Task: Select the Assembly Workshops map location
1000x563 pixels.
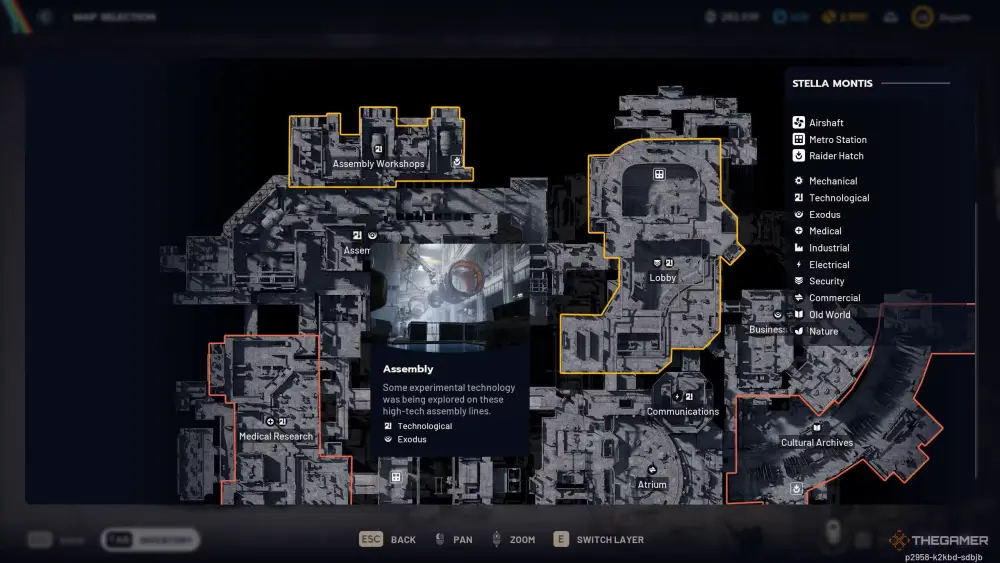Action: [x=378, y=164]
